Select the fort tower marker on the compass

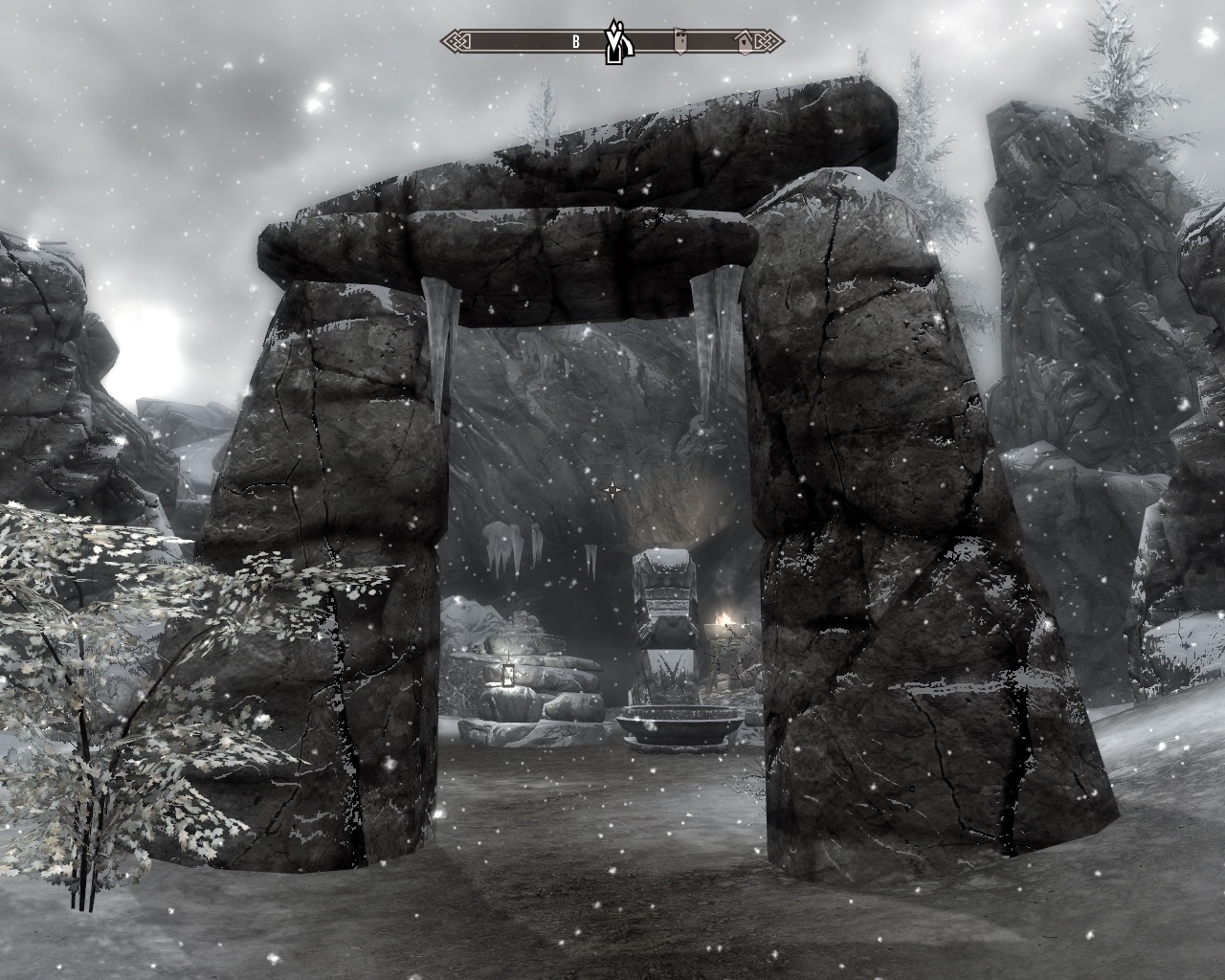tap(680, 41)
